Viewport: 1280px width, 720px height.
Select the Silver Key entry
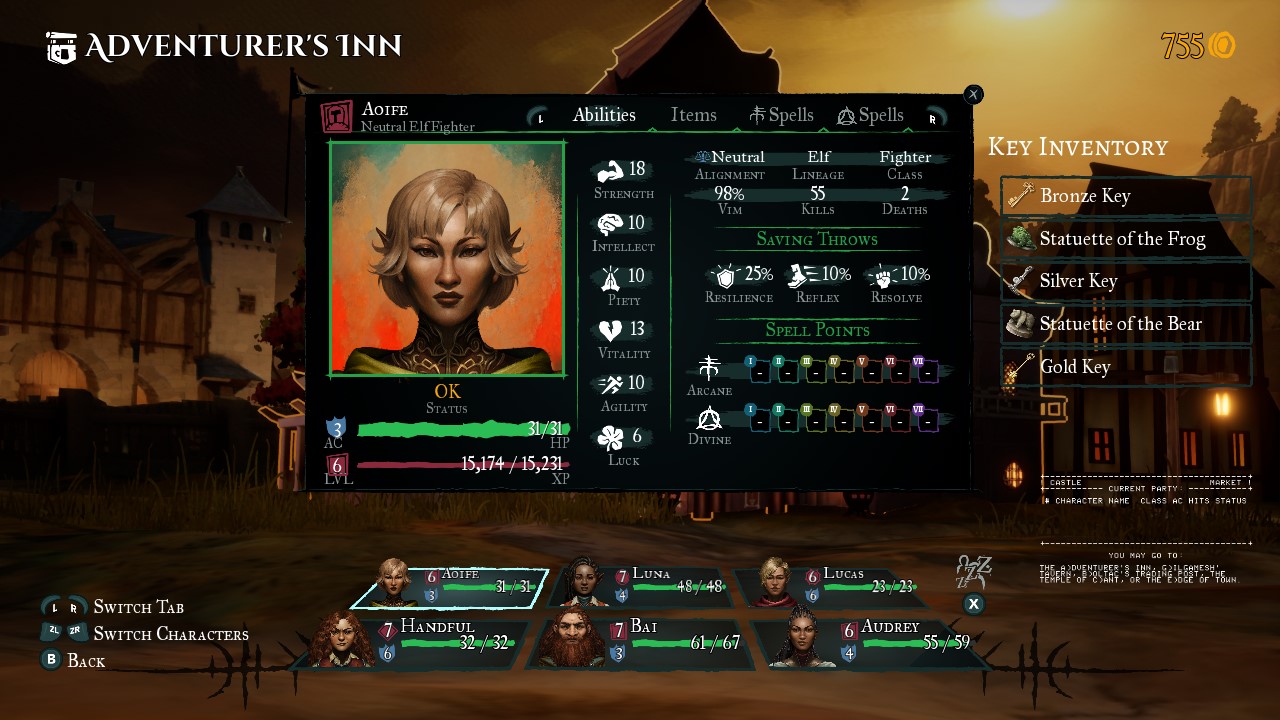click(x=1126, y=281)
